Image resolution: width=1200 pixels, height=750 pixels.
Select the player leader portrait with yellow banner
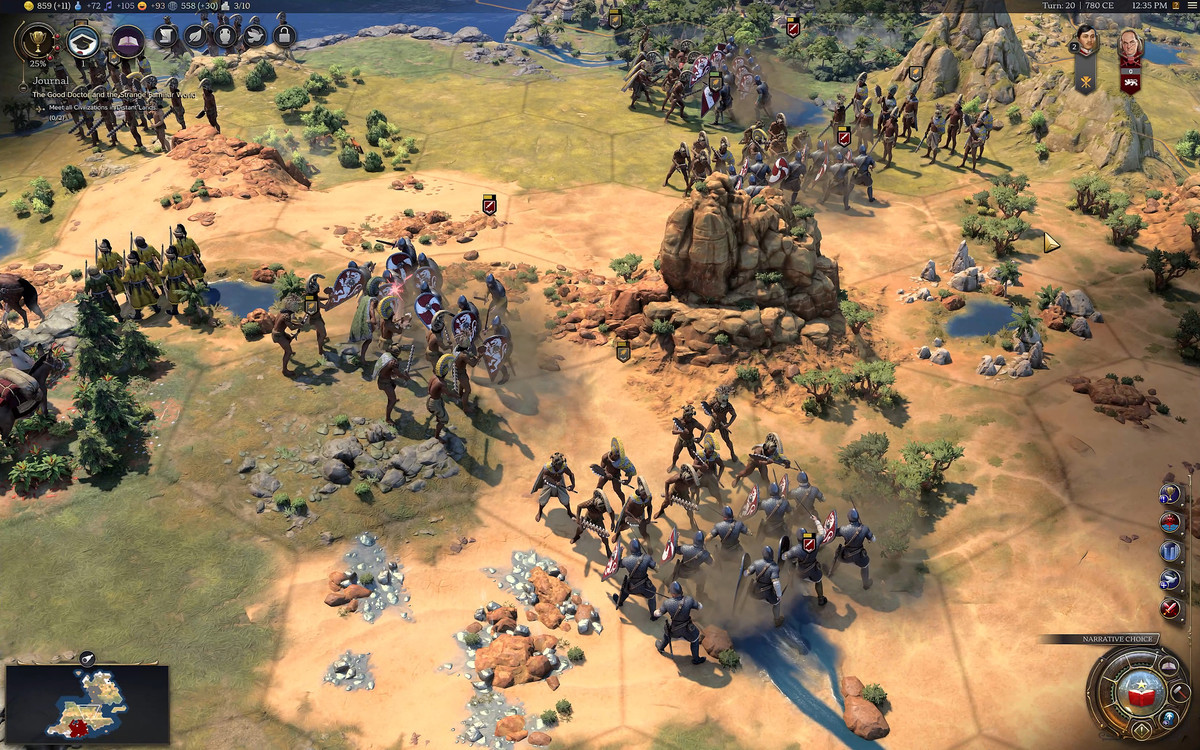(x=1086, y=43)
